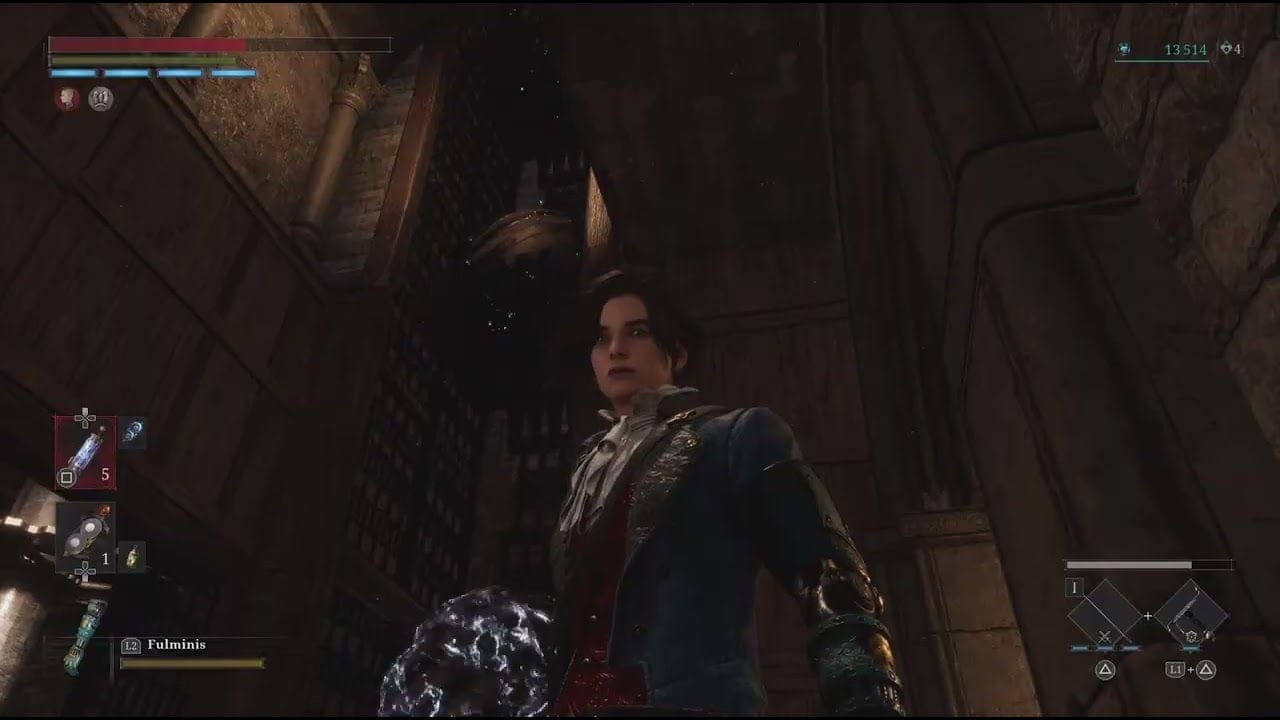Screen dimensions: 1280x720
Task: Select the Pulse Cell item slot
Action: 85,453
